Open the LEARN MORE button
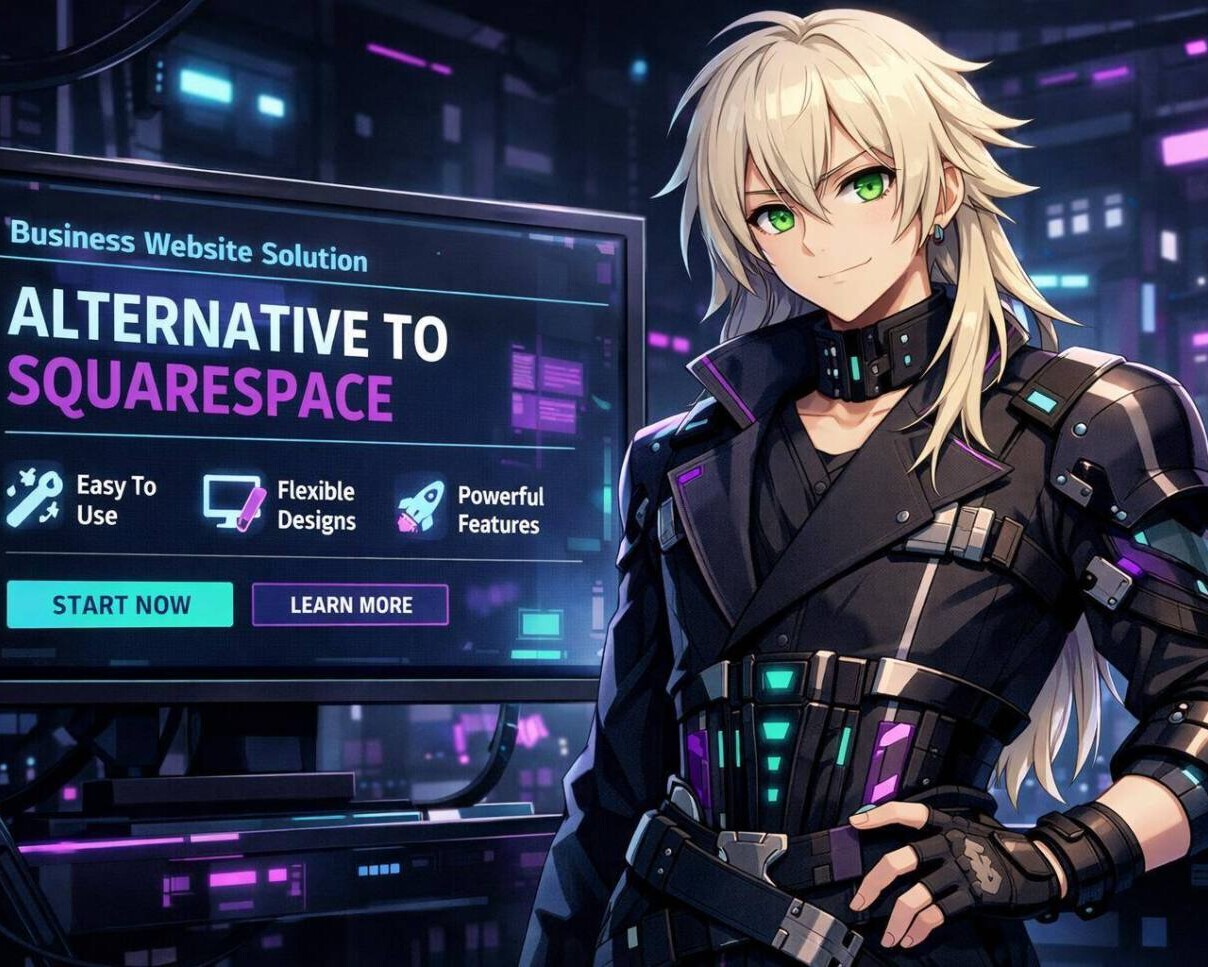The image size is (1208, 967). (x=350, y=605)
